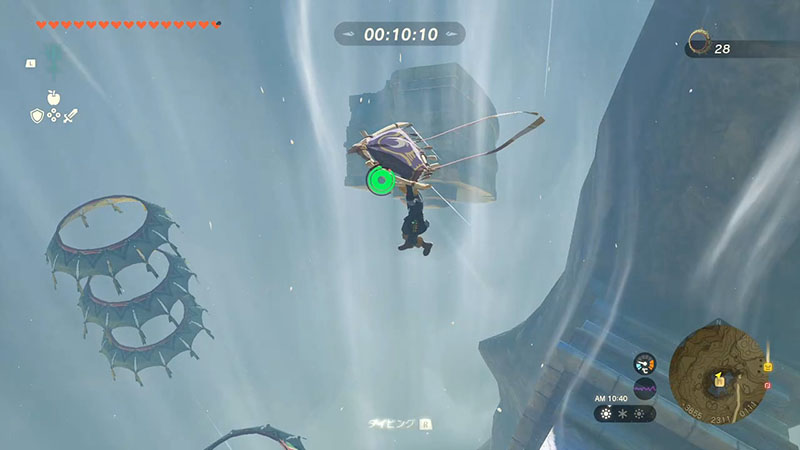Click the gold ring counter icon

(x=699, y=43)
